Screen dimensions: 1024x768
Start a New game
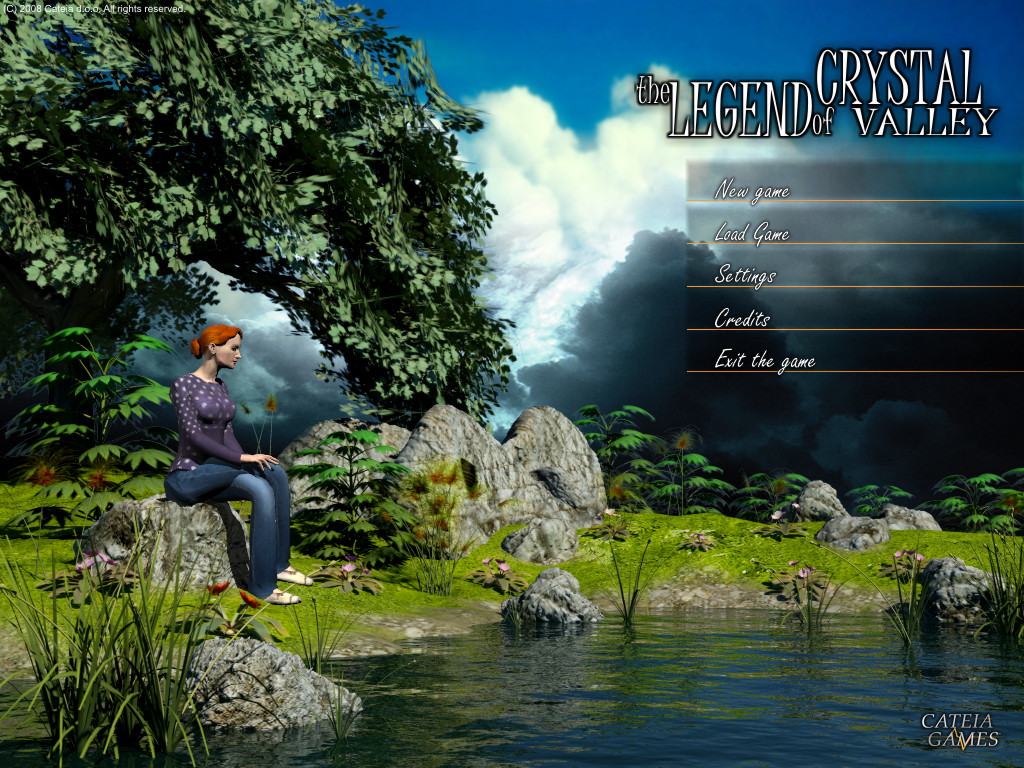pos(752,190)
